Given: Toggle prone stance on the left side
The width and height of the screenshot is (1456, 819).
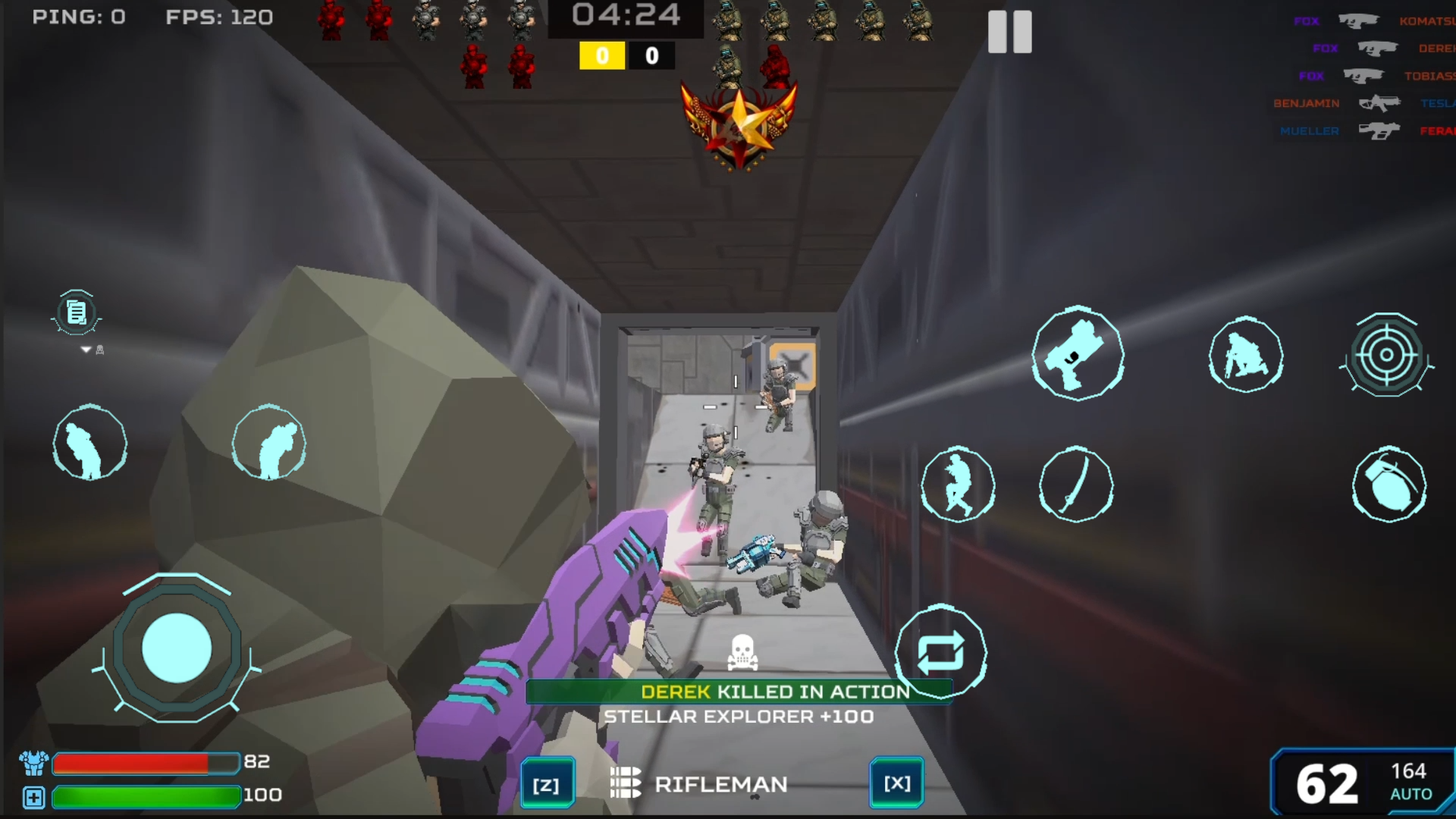Looking at the screenshot, I should (x=90, y=443).
